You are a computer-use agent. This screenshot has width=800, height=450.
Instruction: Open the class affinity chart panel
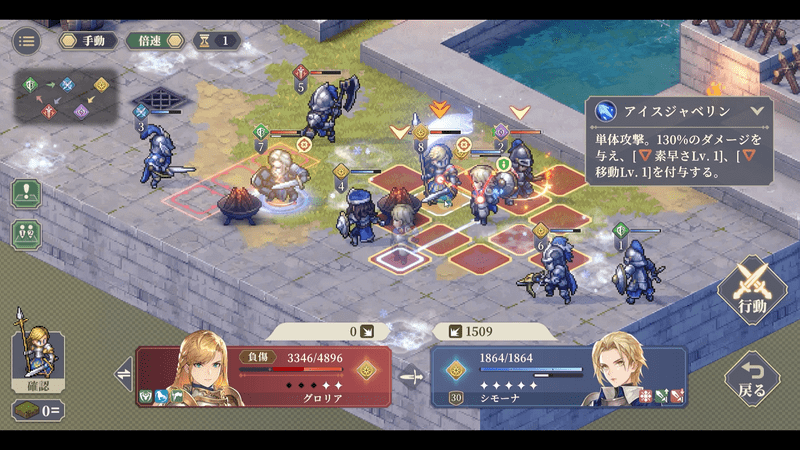[x=67, y=97]
